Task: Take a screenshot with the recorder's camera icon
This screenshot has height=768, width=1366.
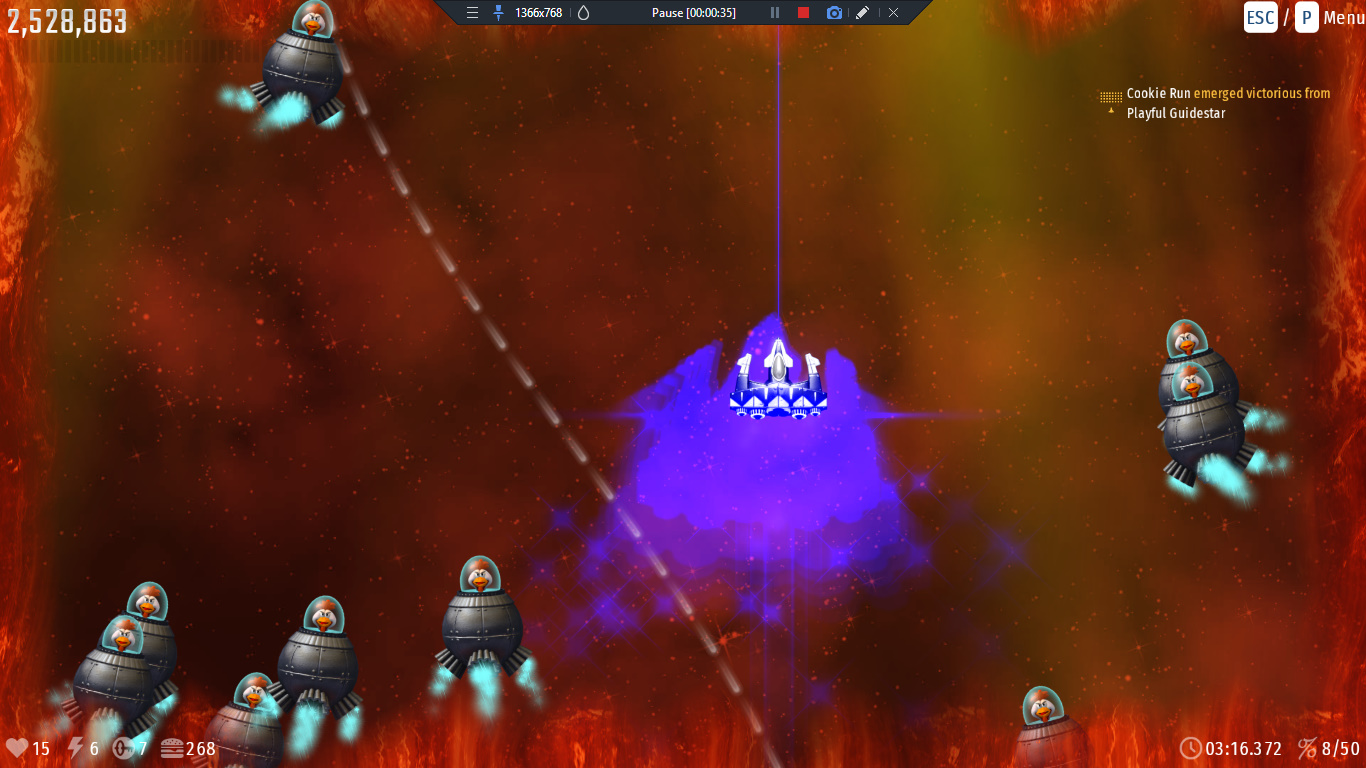Action: tap(834, 13)
